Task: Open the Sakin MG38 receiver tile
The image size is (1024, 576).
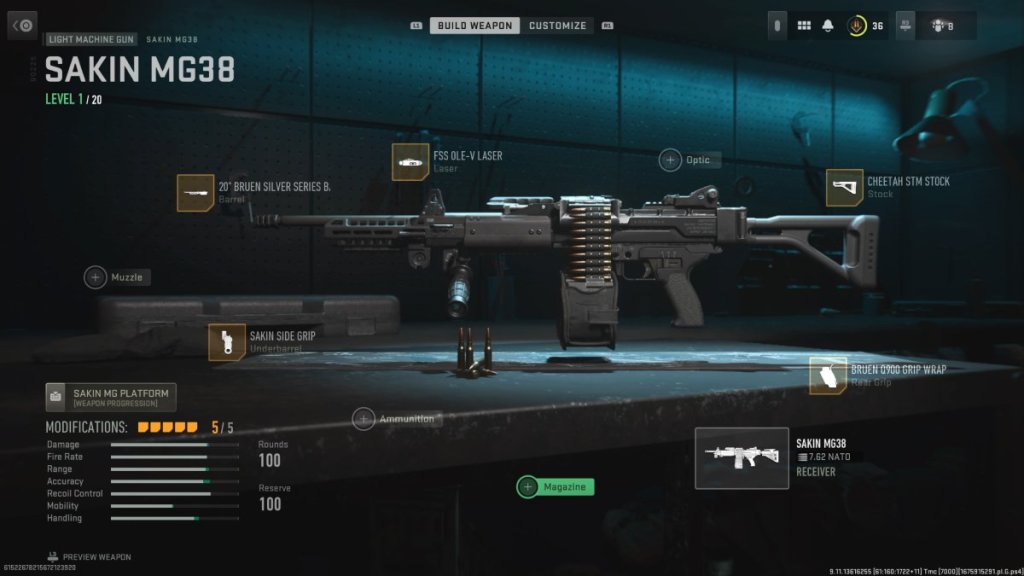Action: click(x=741, y=458)
